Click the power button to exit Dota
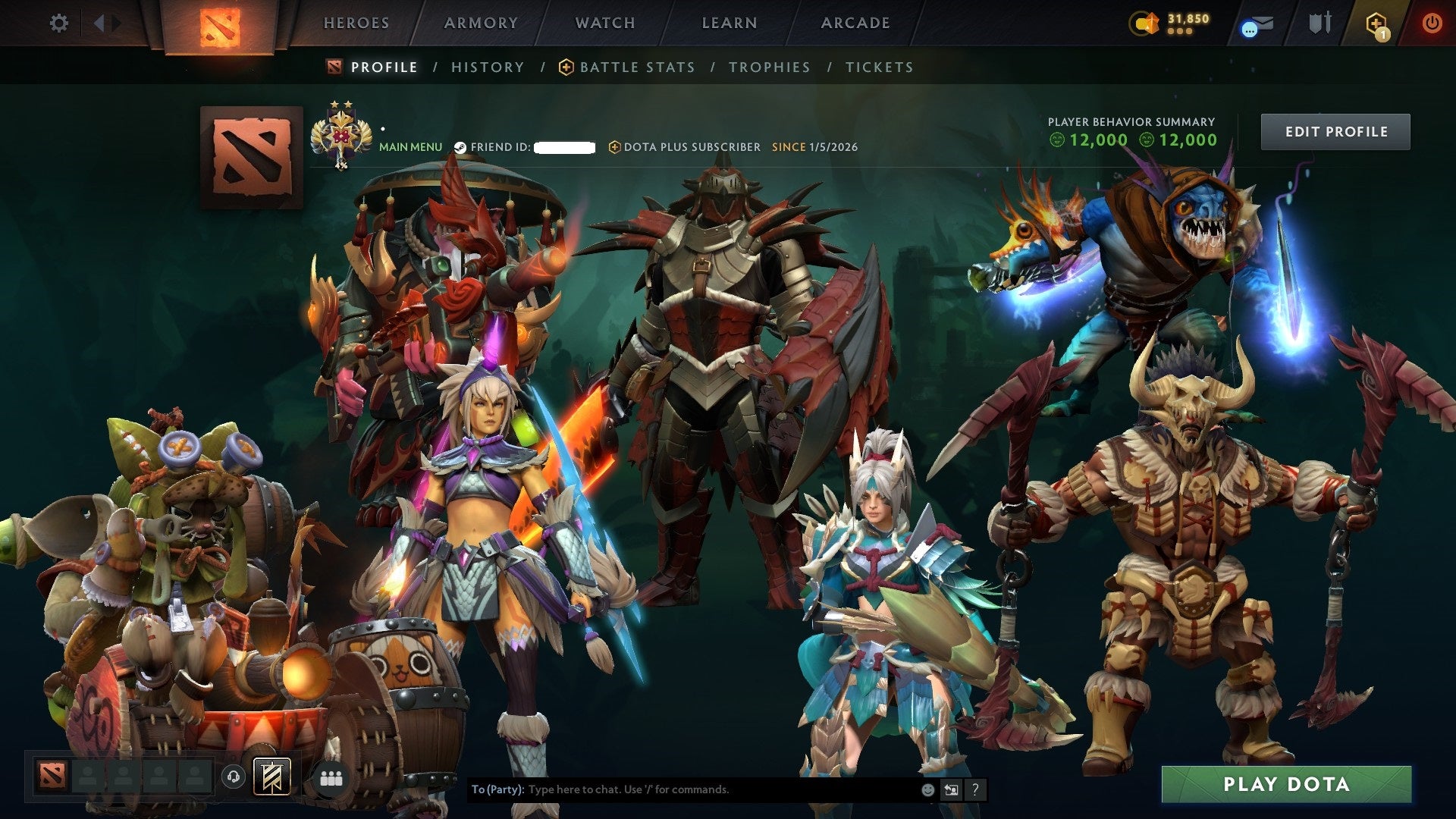This screenshot has height=819, width=1456. click(1433, 23)
